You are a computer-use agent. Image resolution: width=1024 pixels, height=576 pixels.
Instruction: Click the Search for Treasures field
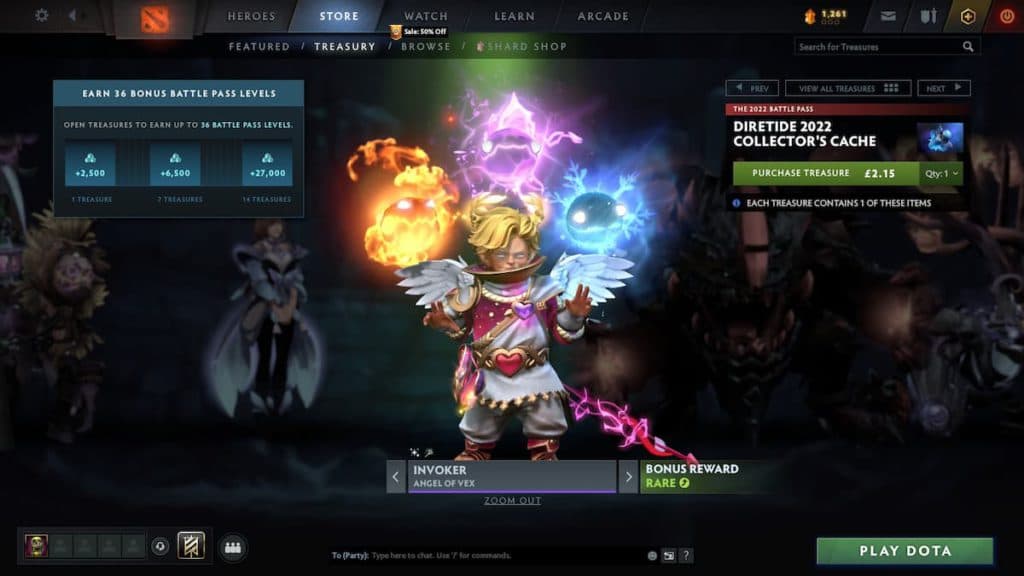[x=878, y=46]
